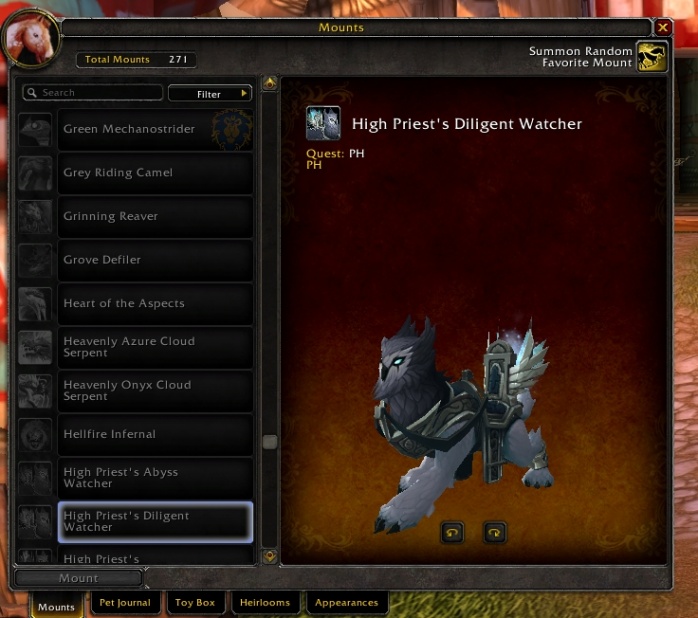Rotate the mount model right

[x=495, y=533]
